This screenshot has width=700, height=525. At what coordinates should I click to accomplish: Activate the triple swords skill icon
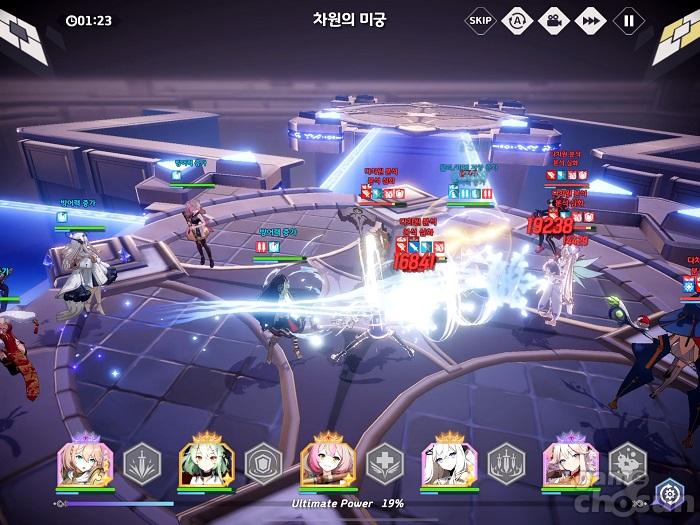505,464
